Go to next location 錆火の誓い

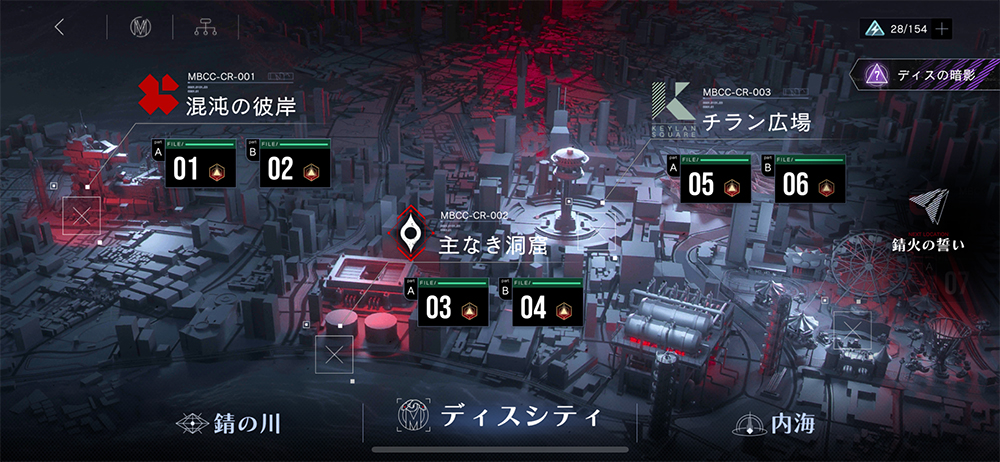(x=928, y=222)
